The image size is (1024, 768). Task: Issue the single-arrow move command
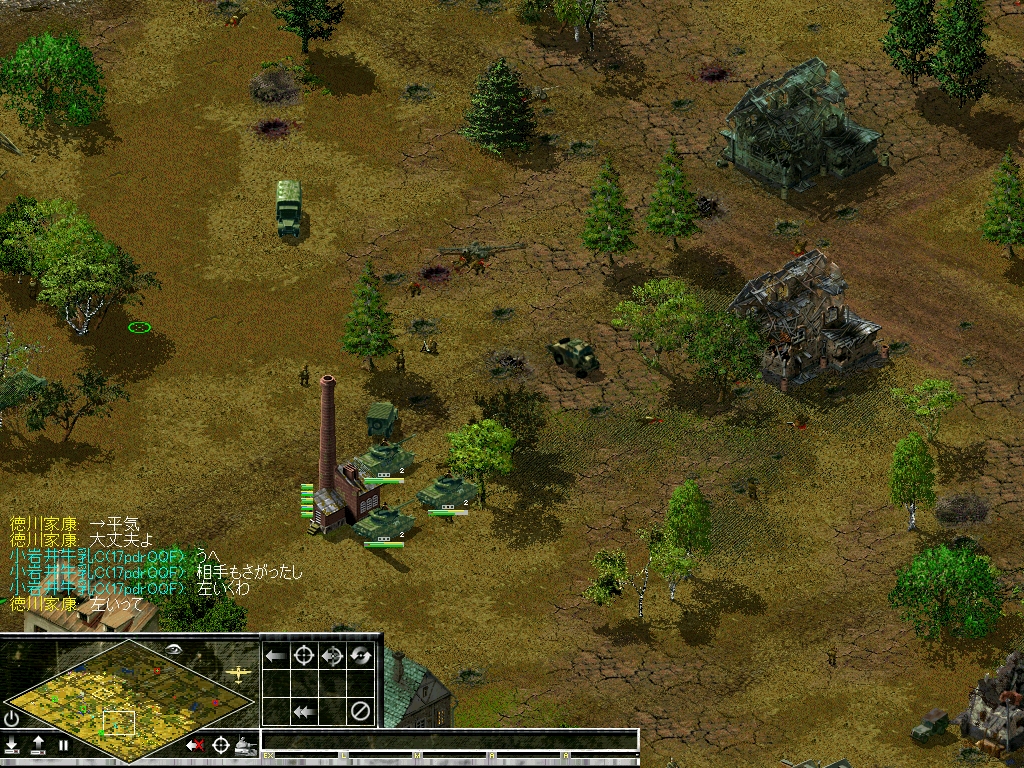click(x=276, y=656)
